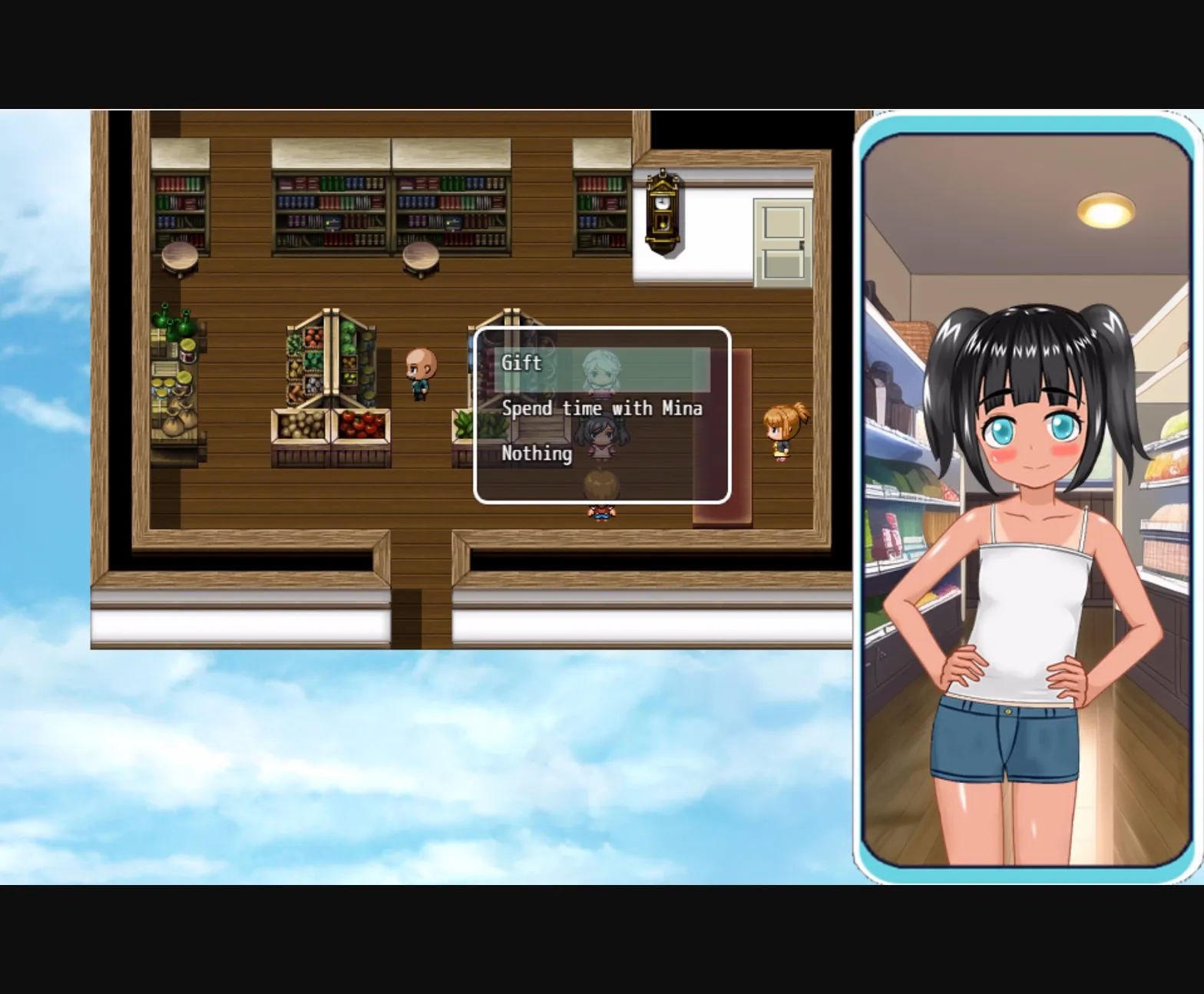Screen dimensions: 1204x994
Task: Click Mina's twin-tail character sprite
Action: tap(600, 438)
